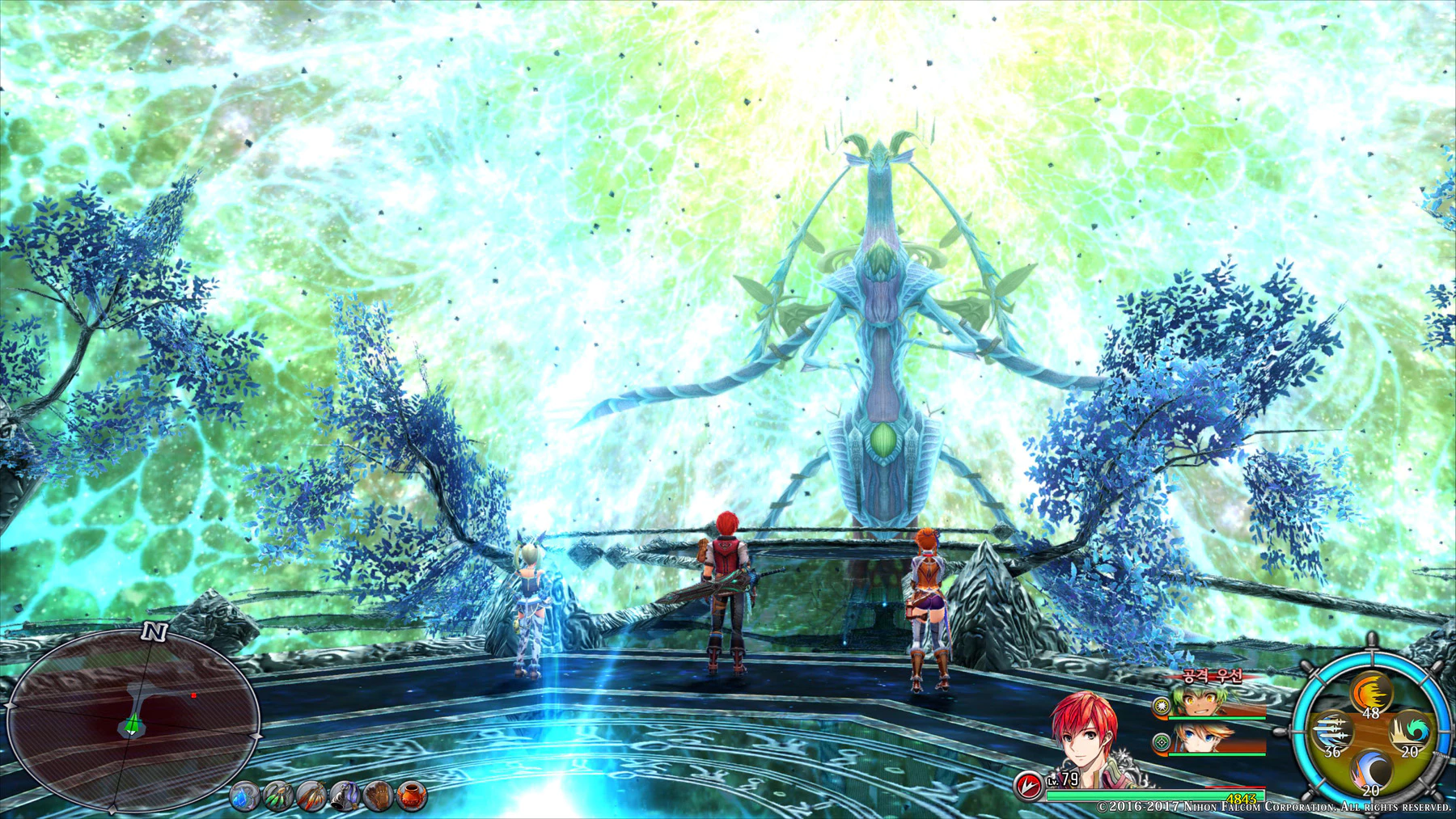Image resolution: width=1456 pixels, height=819 pixels.
Task: Click the green crosshair icon beside blond portrait
Action: tap(1162, 741)
